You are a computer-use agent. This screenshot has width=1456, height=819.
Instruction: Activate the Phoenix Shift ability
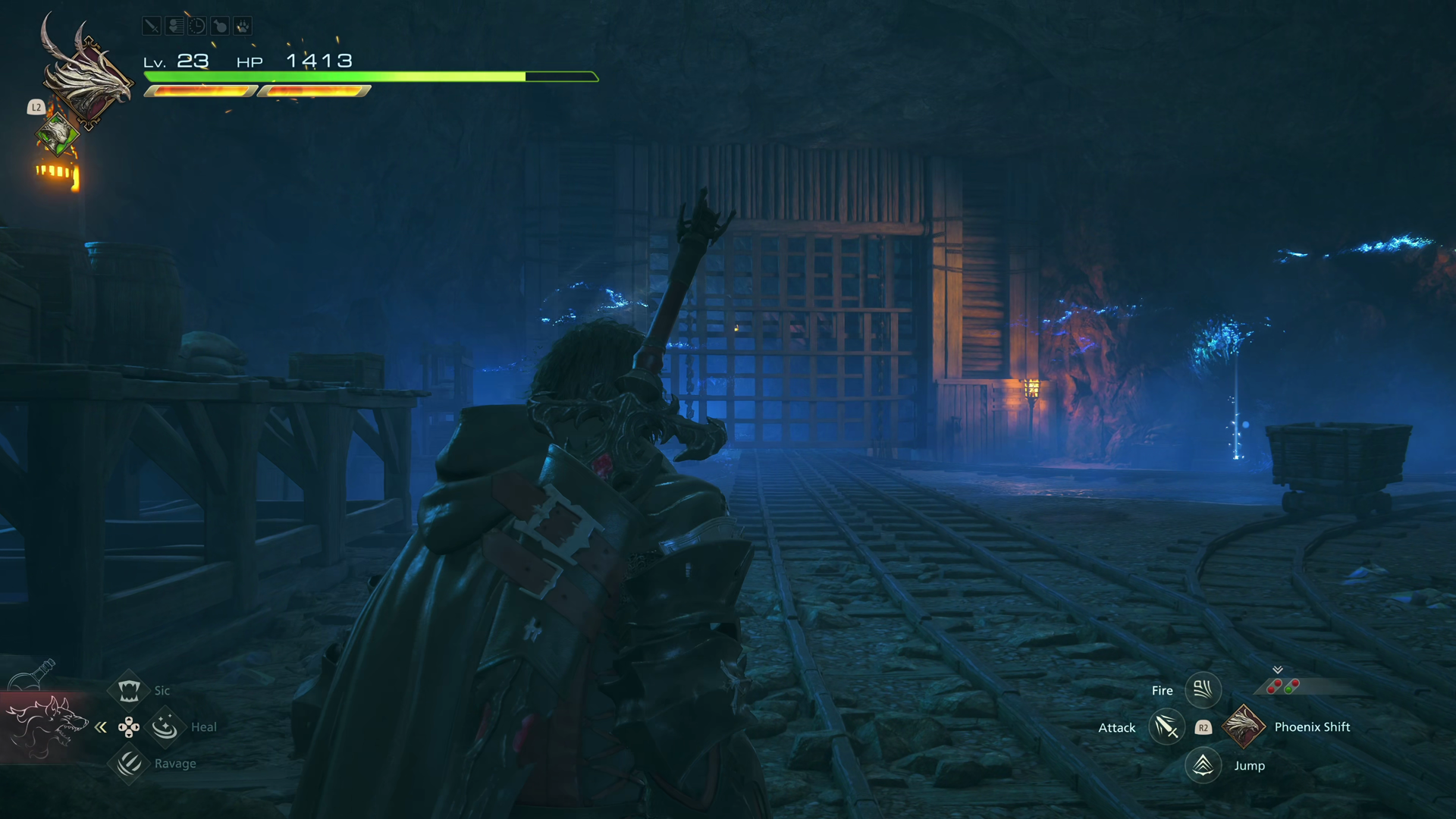(1244, 726)
